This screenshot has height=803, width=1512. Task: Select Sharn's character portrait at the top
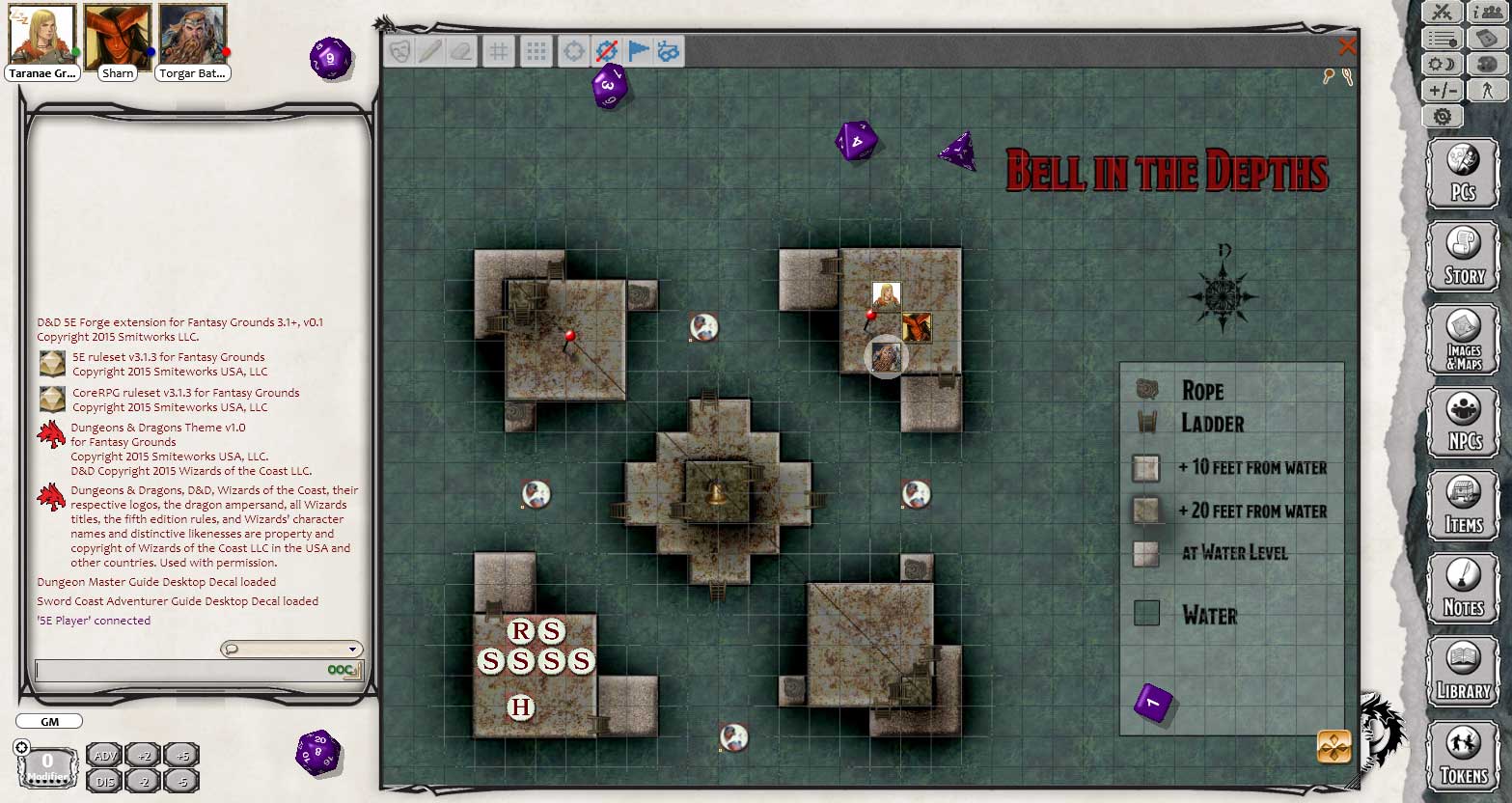coord(116,37)
